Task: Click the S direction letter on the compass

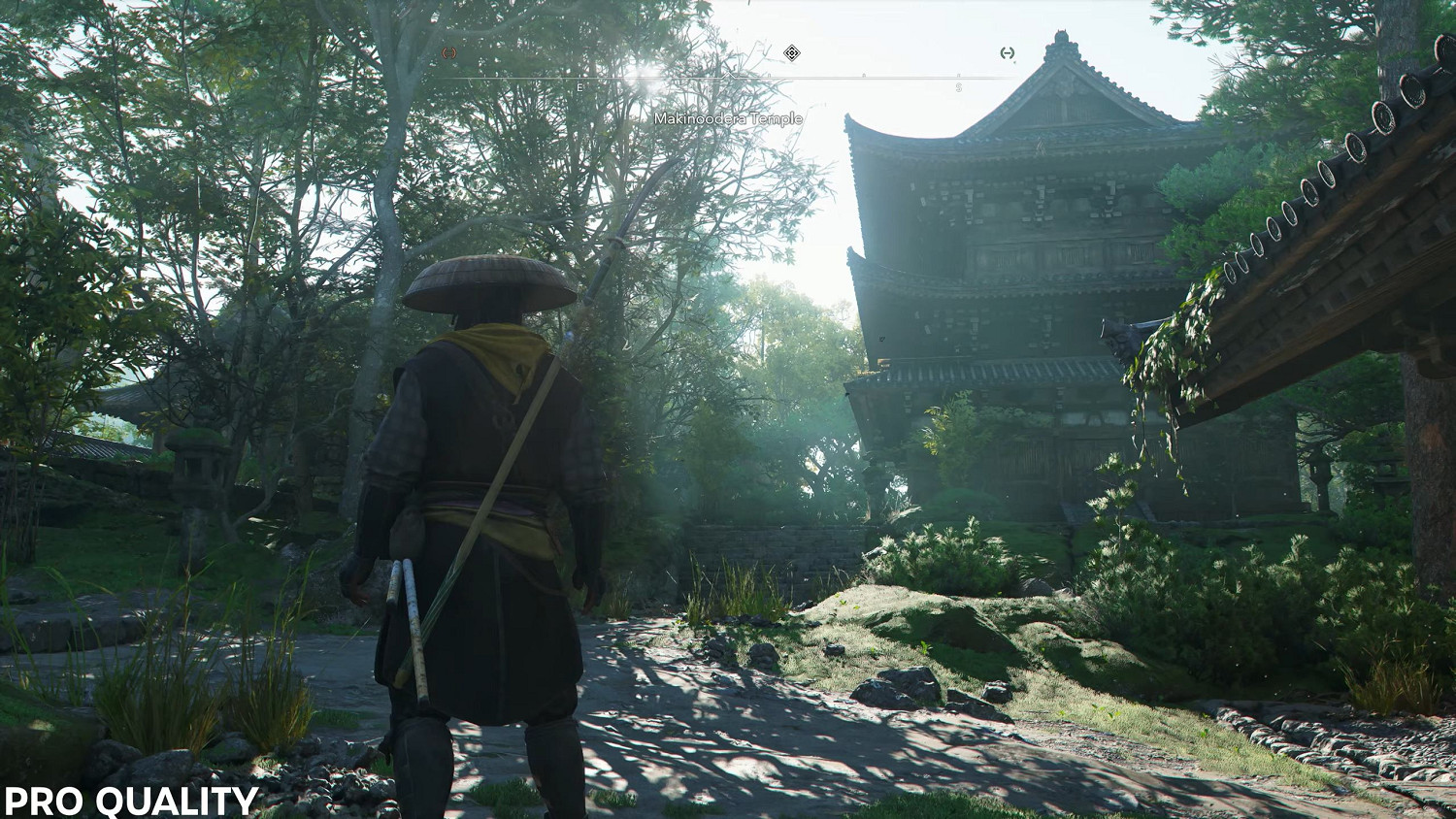Action: [958, 85]
